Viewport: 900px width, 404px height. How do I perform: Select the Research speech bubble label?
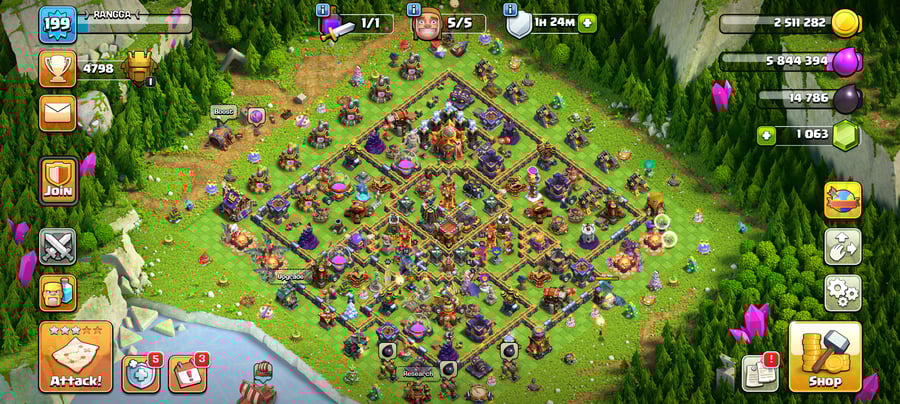pyautogui.click(x=417, y=373)
